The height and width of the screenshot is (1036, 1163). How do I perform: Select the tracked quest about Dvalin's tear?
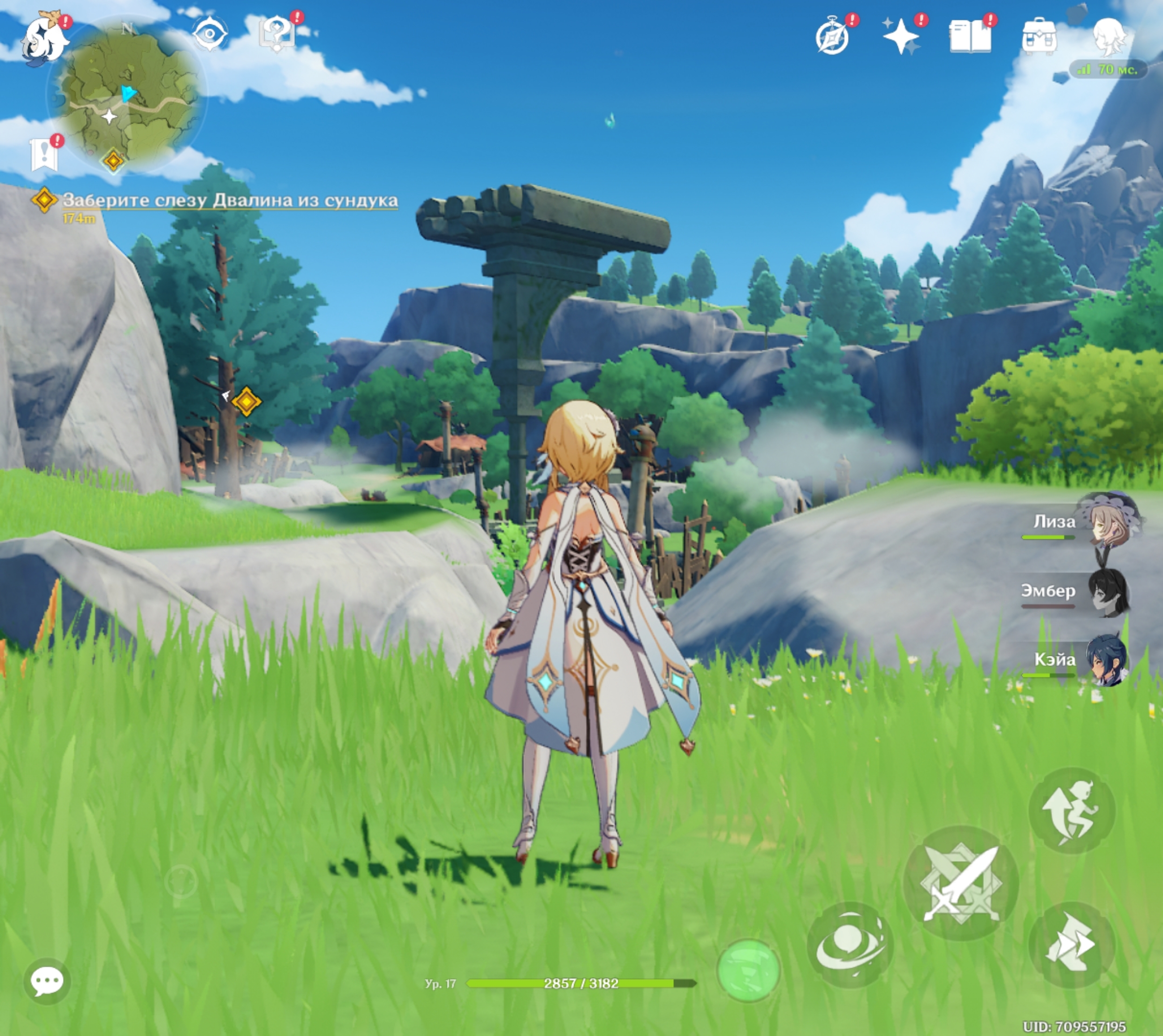[x=229, y=200]
